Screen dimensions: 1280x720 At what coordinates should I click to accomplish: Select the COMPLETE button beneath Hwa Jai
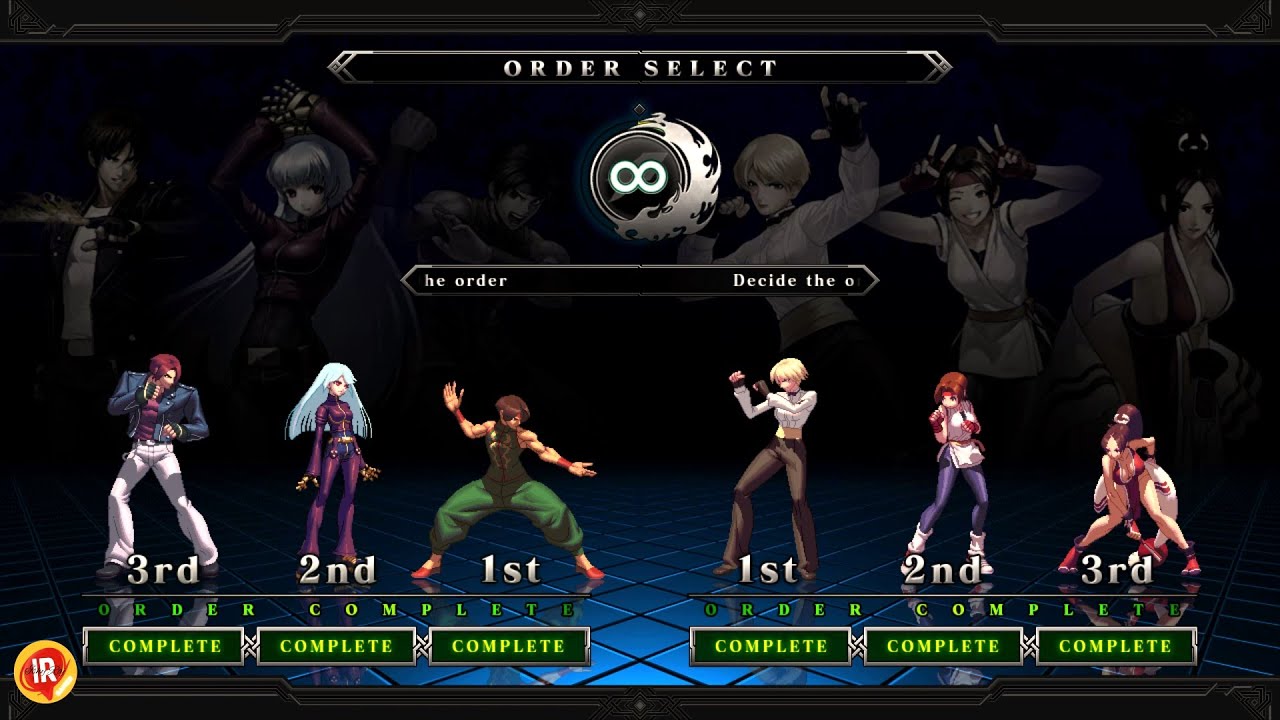pos(508,646)
